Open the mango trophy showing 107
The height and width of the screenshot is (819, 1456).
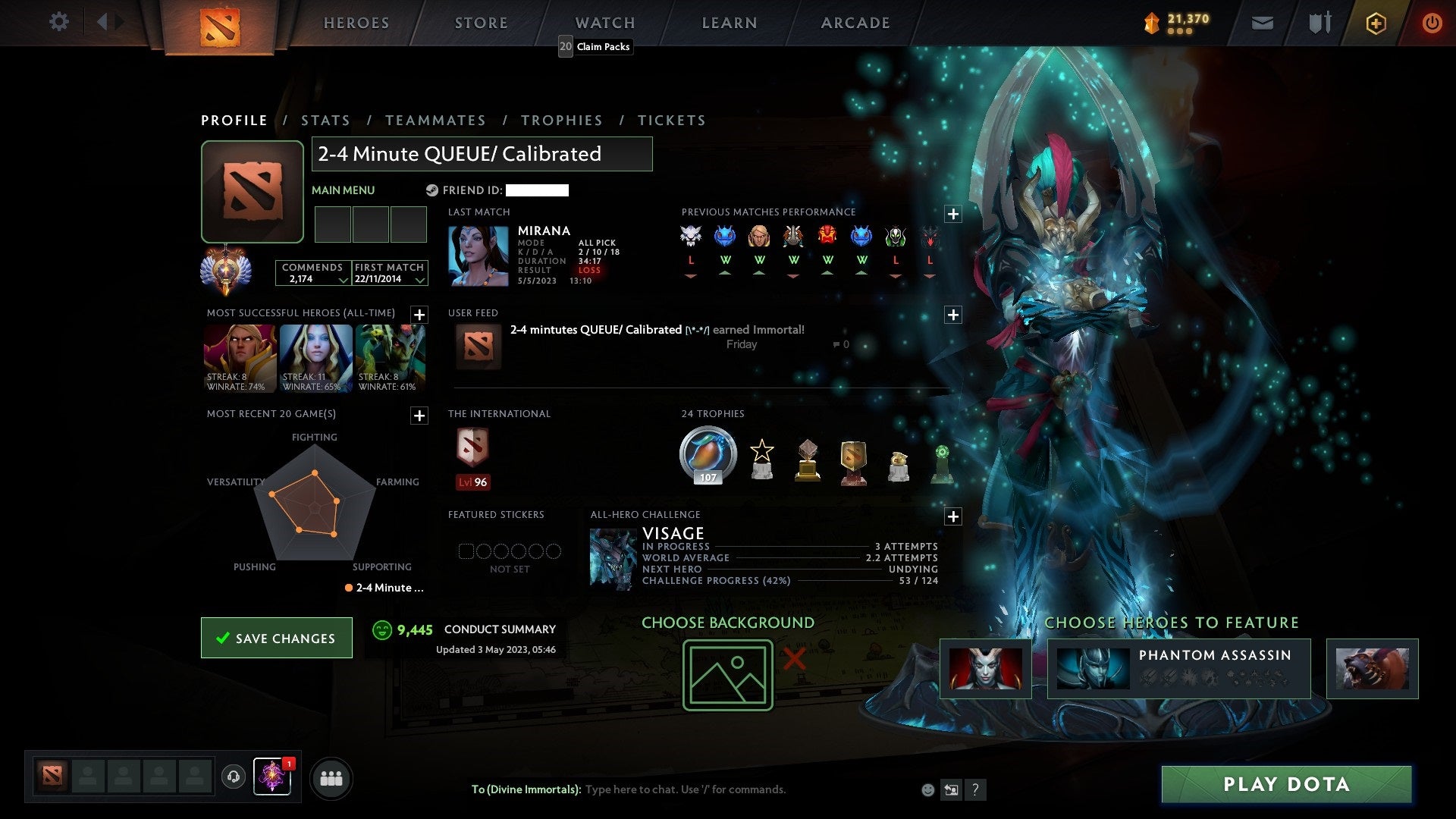point(707,453)
